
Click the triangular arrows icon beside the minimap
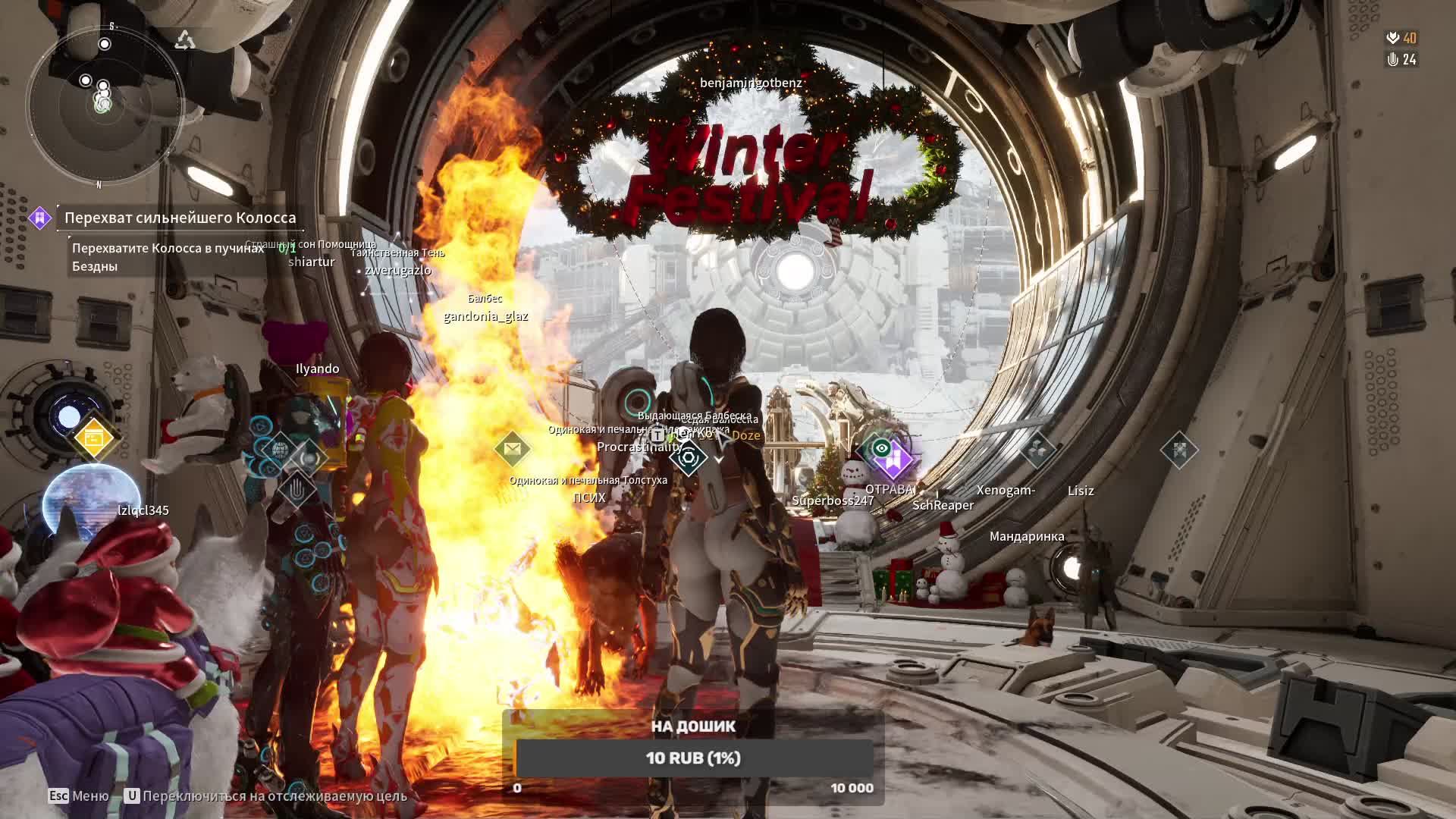click(185, 40)
